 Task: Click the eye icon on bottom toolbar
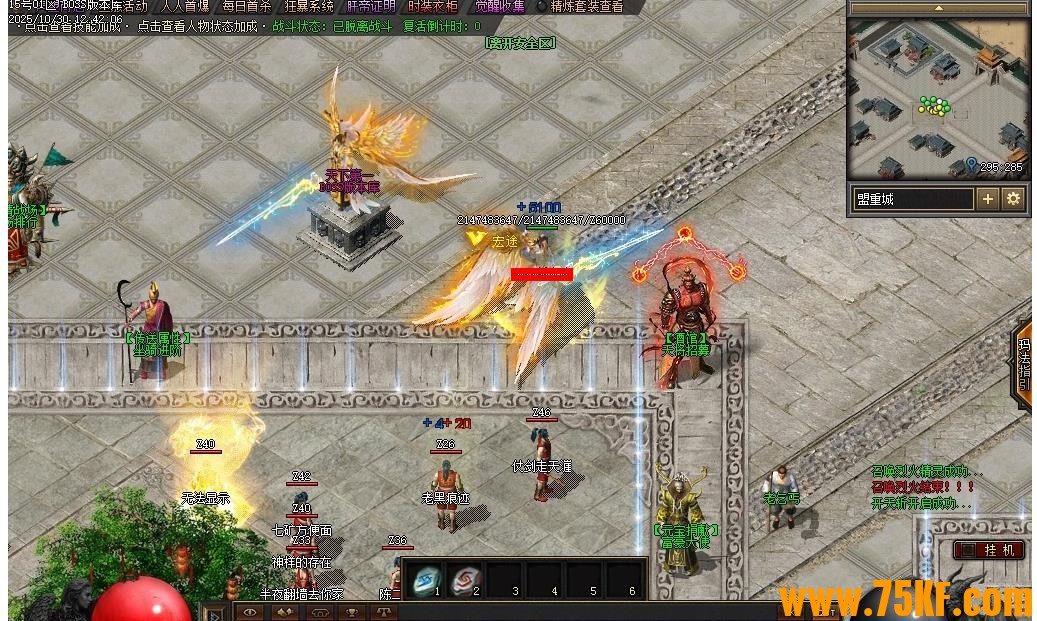click(252, 612)
